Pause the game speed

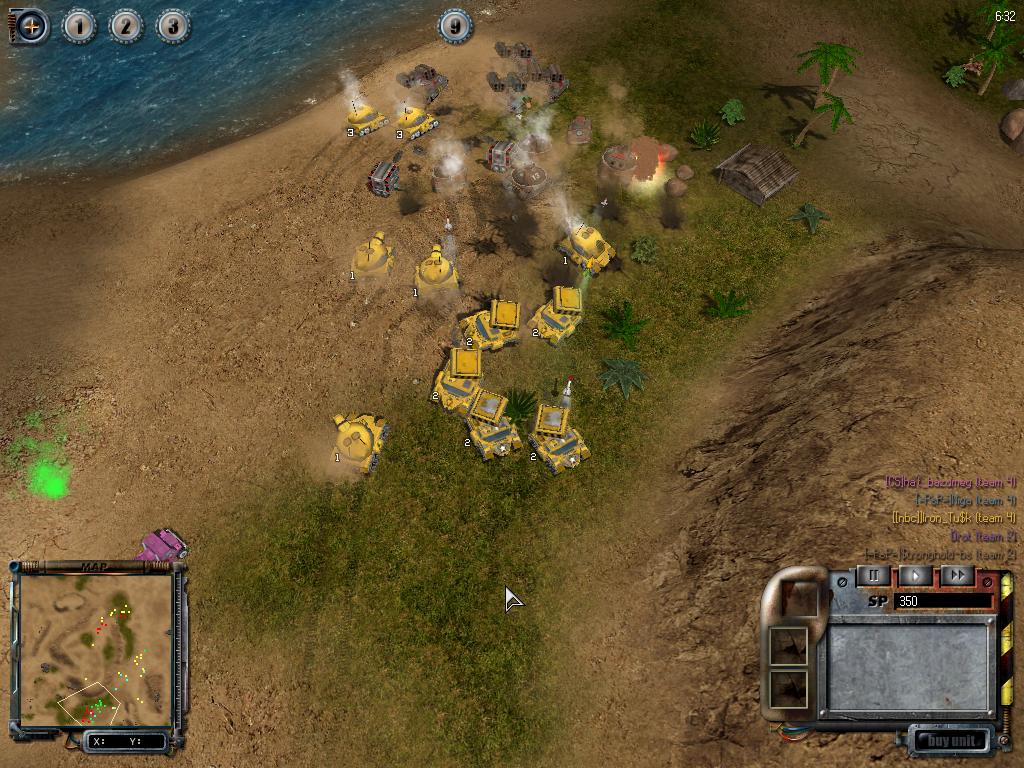873,576
